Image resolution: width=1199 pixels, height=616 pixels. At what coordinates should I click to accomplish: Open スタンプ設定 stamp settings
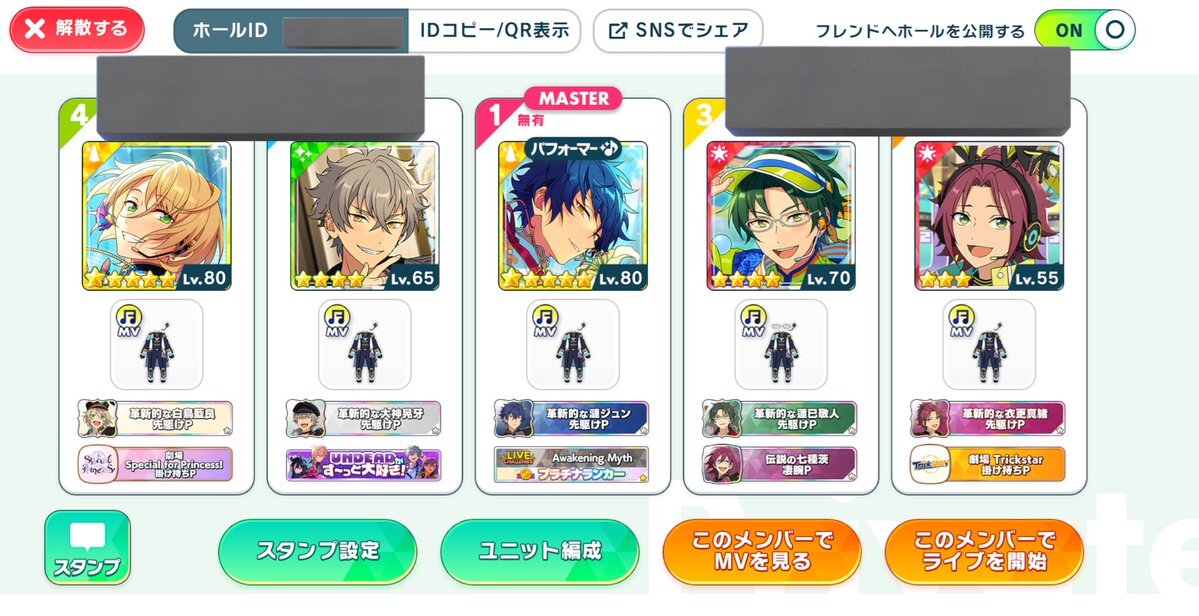point(318,551)
